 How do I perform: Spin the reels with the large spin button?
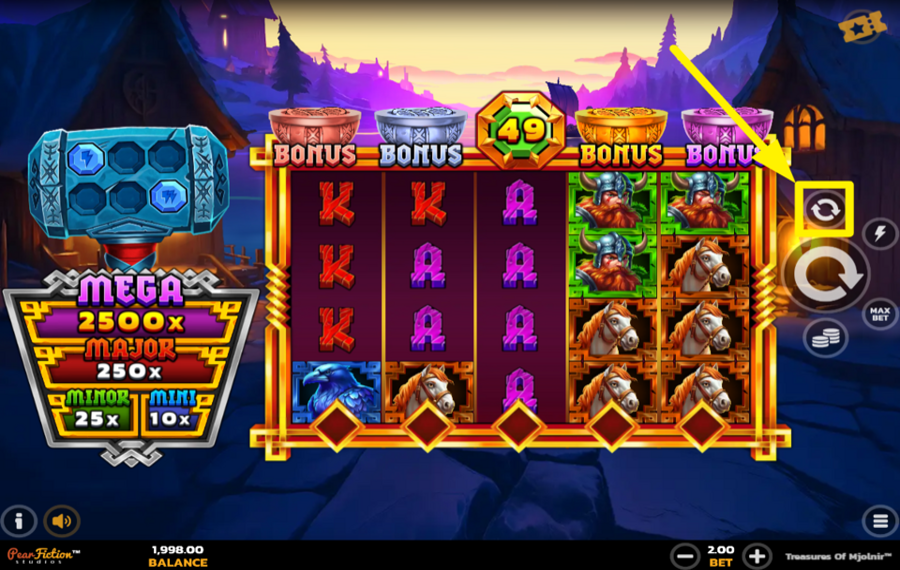pos(828,271)
